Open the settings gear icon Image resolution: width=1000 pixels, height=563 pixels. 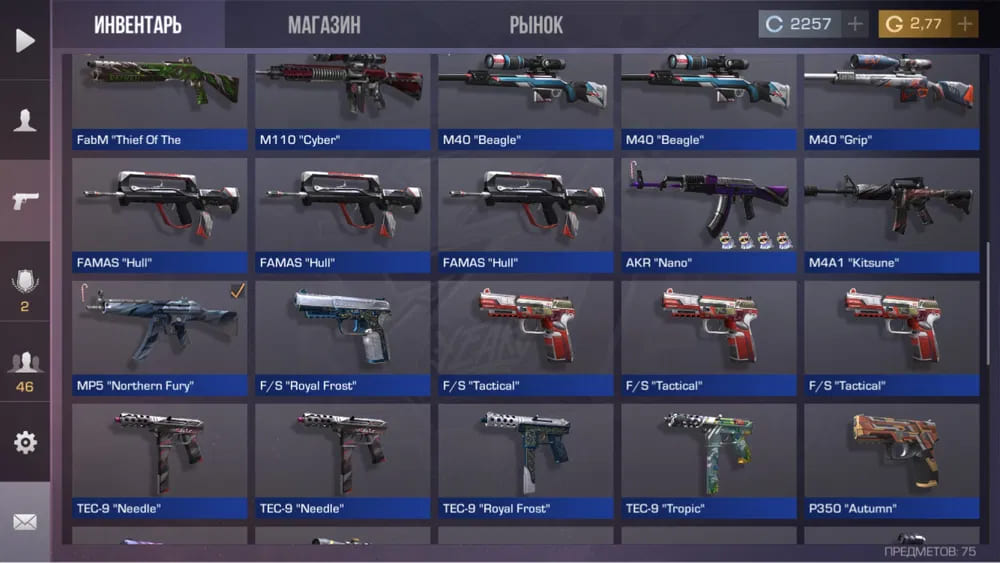(x=25, y=442)
